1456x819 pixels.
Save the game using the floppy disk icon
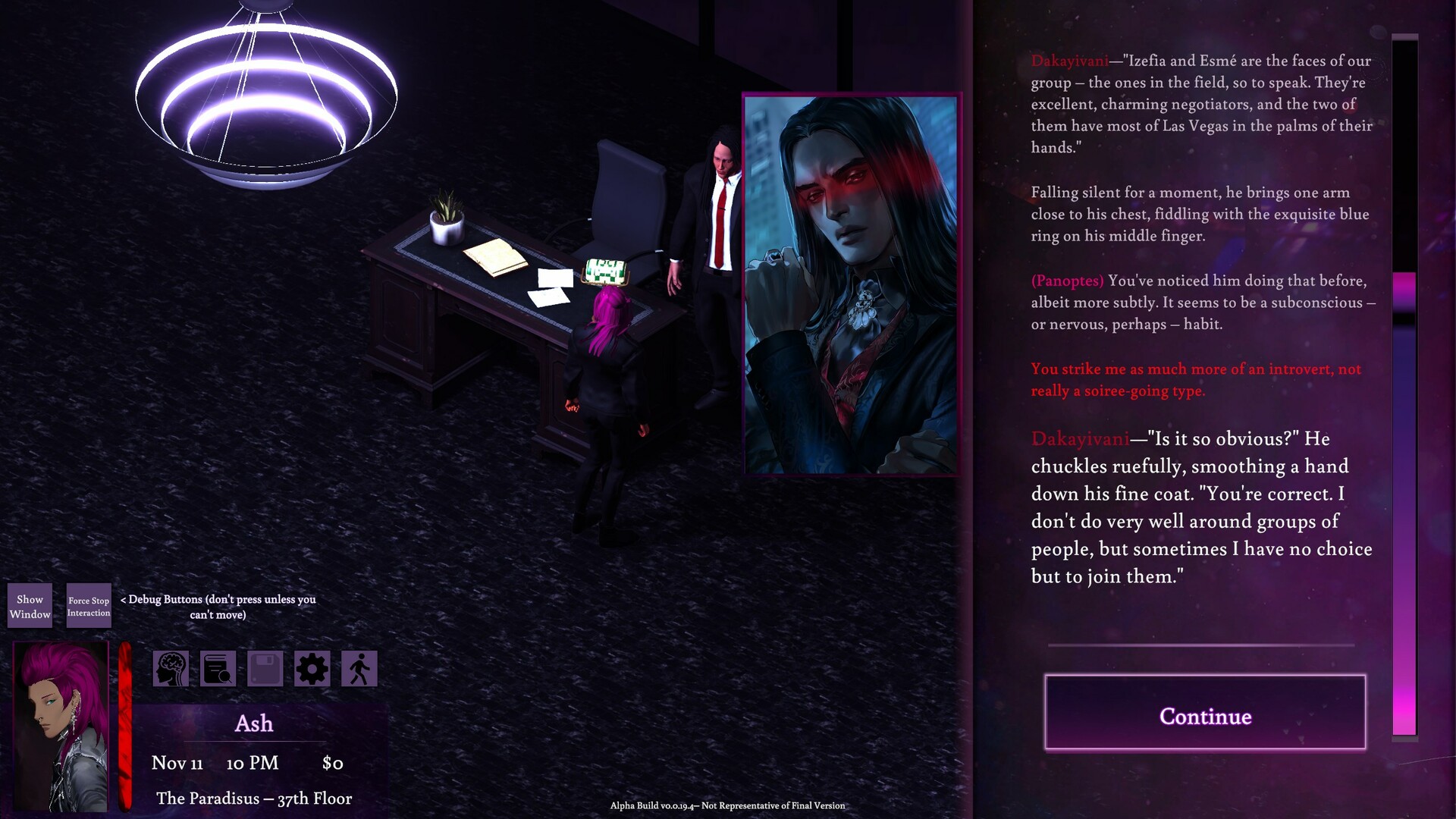265,668
